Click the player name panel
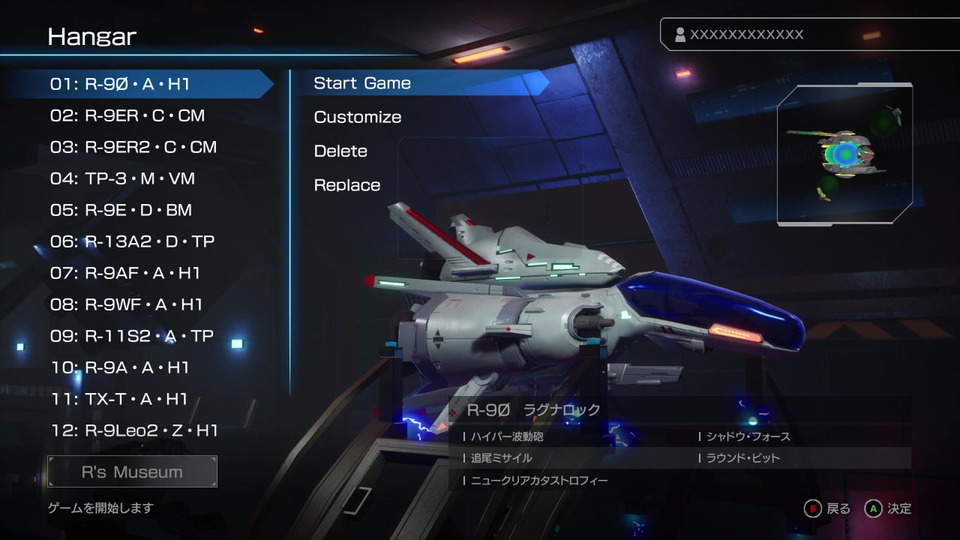 tap(790, 34)
